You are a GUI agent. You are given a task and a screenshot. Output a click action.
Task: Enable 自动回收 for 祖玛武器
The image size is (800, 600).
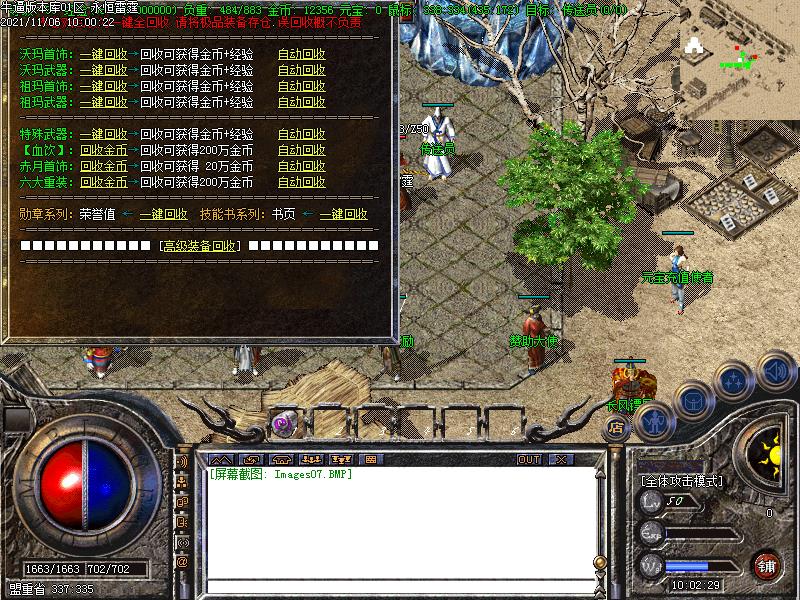pos(302,102)
